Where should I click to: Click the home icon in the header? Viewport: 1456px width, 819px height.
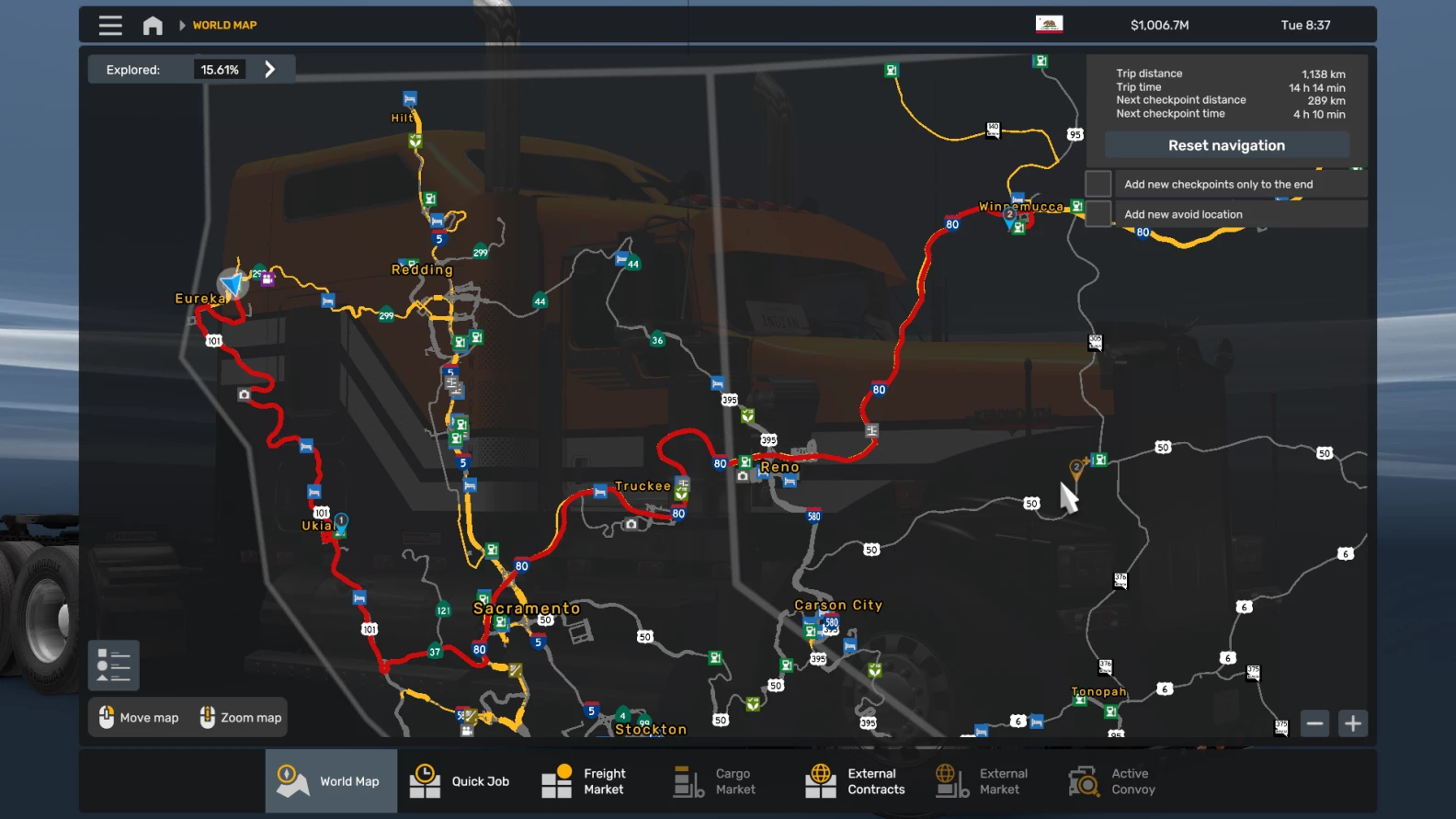pyautogui.click(x=153, y=25)
